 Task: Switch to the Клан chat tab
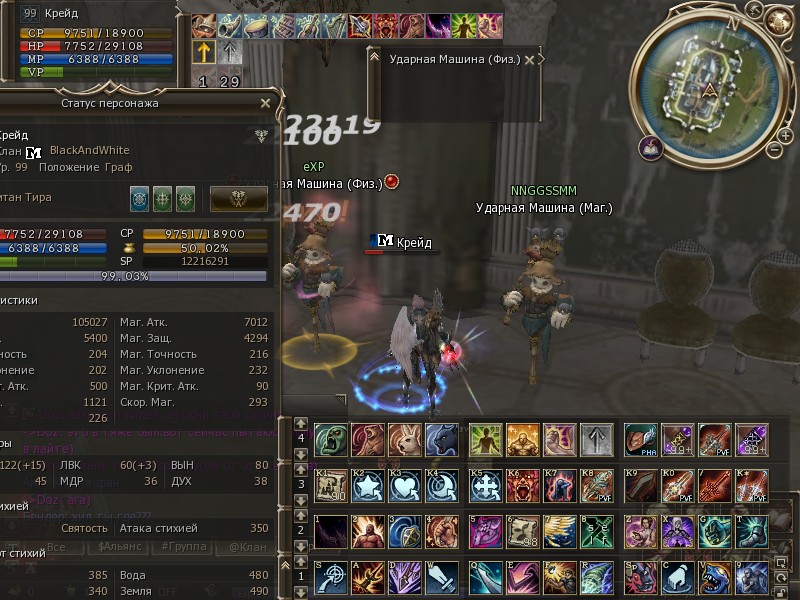point(247,547)
